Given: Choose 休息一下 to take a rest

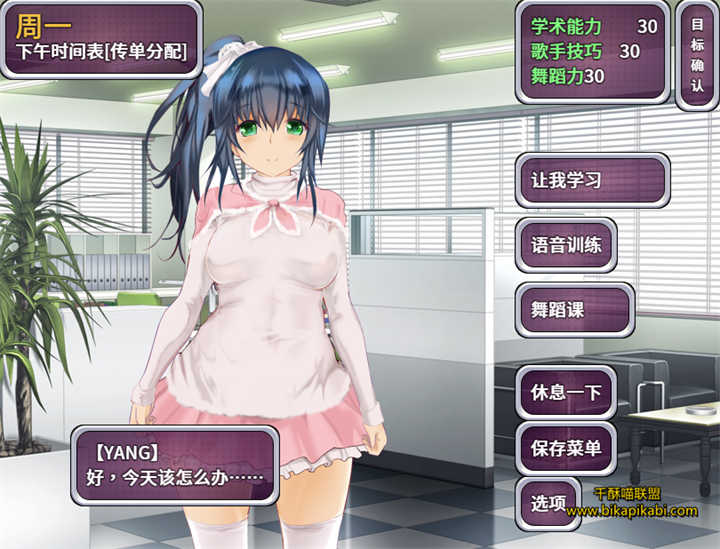Looking at the screenshot, I should (x=566, y=392).
